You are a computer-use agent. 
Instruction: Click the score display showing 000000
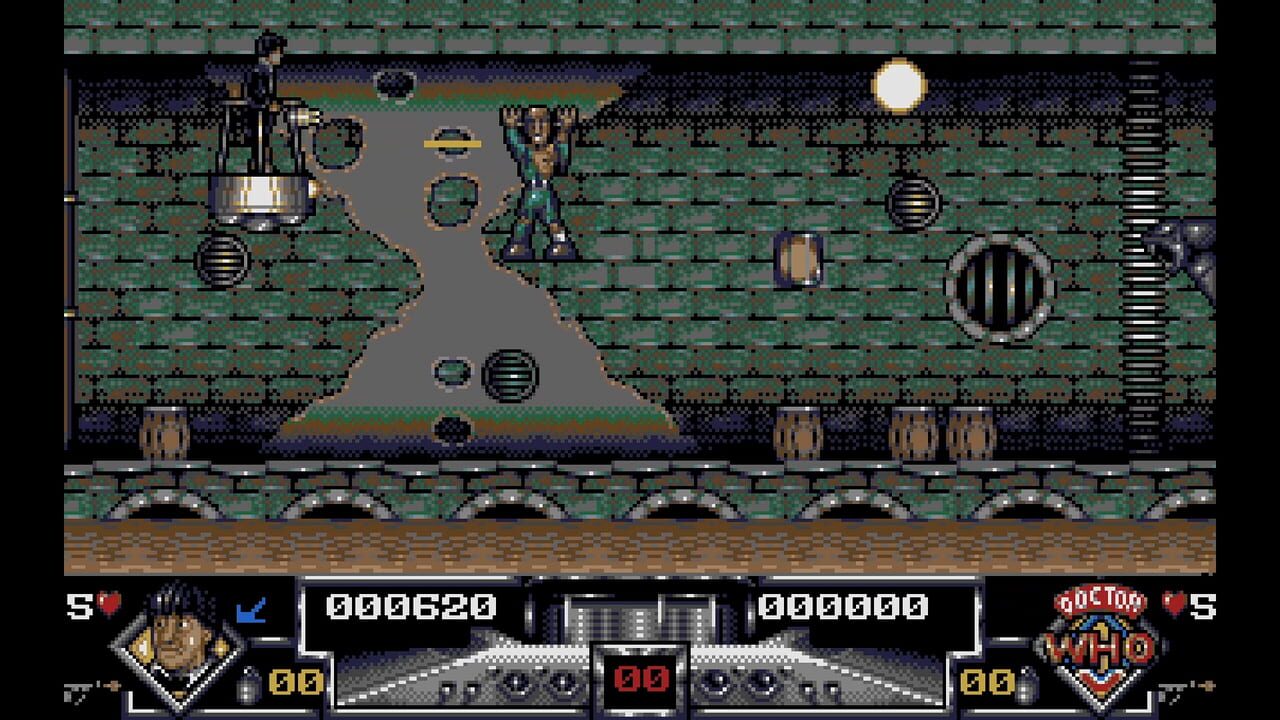(845, 604)
